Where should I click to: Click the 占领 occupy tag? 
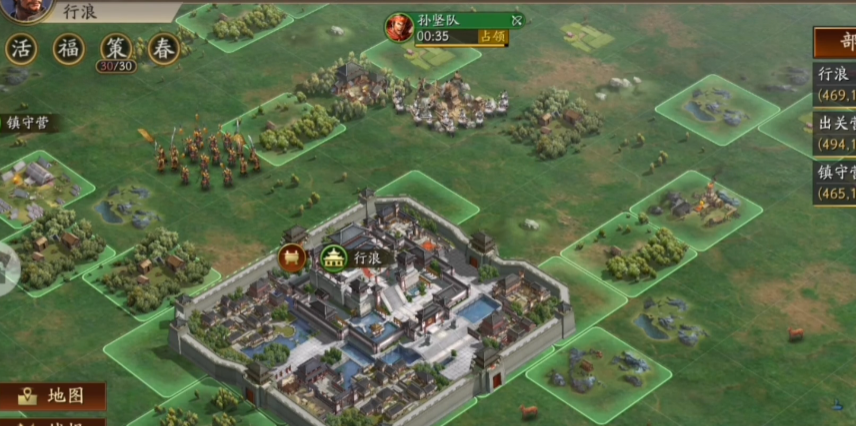tap(492, 37)
